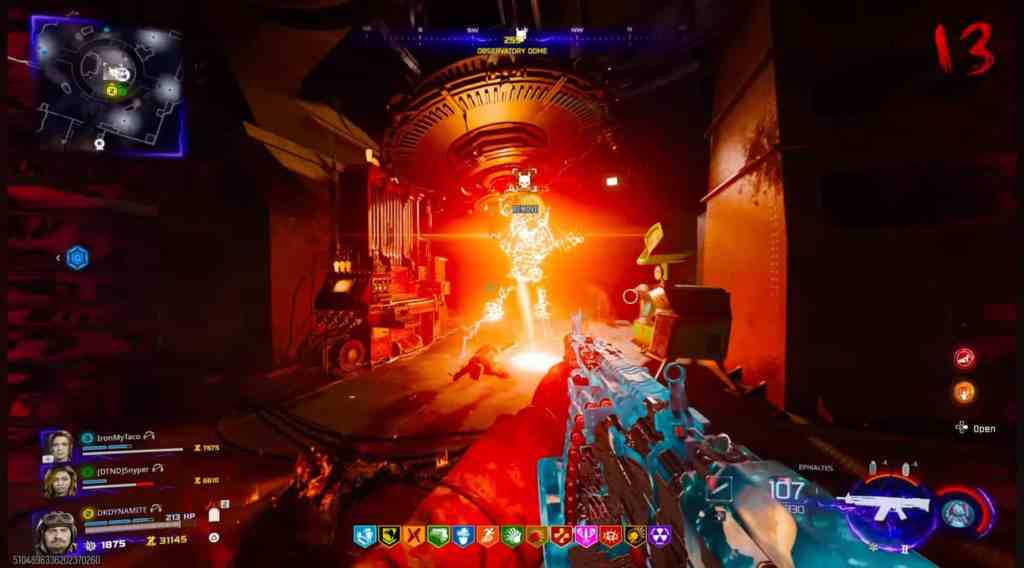Click the first blue perk icon

point(365,536)
